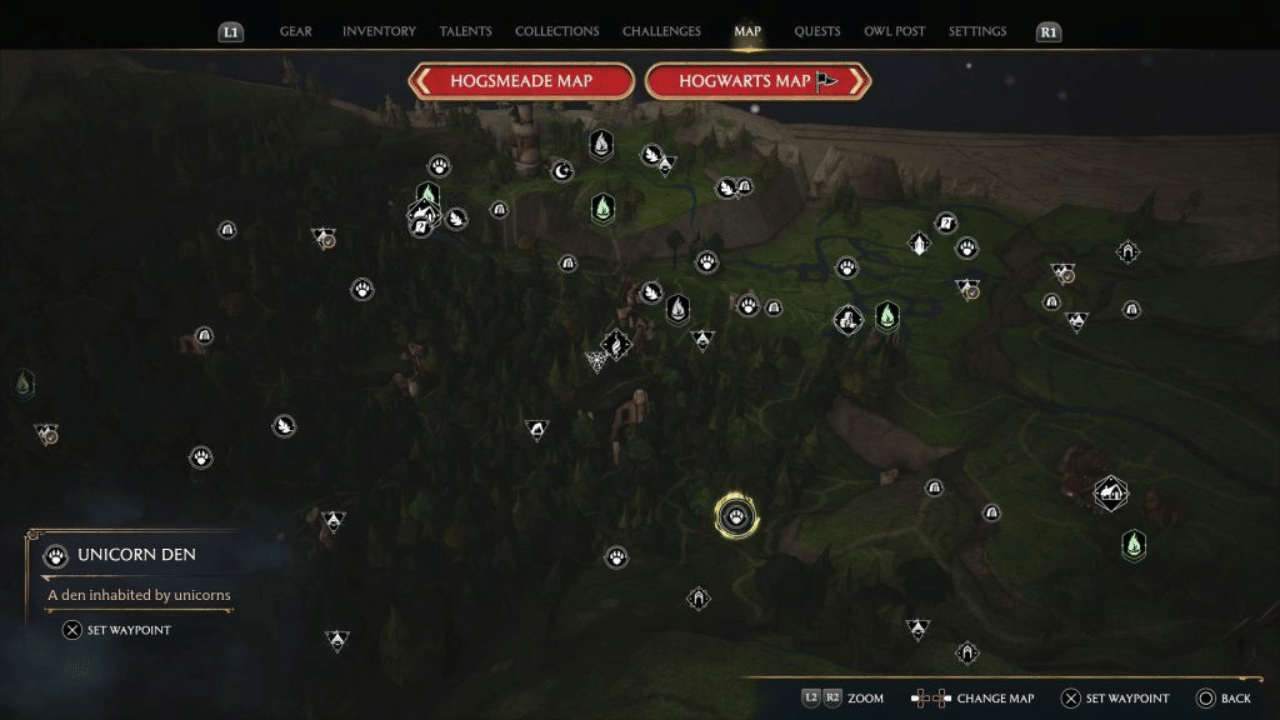Open the Collections screen
This screenshot has height=720, width=1280.
pyautogui.click(x=557, y=31)
